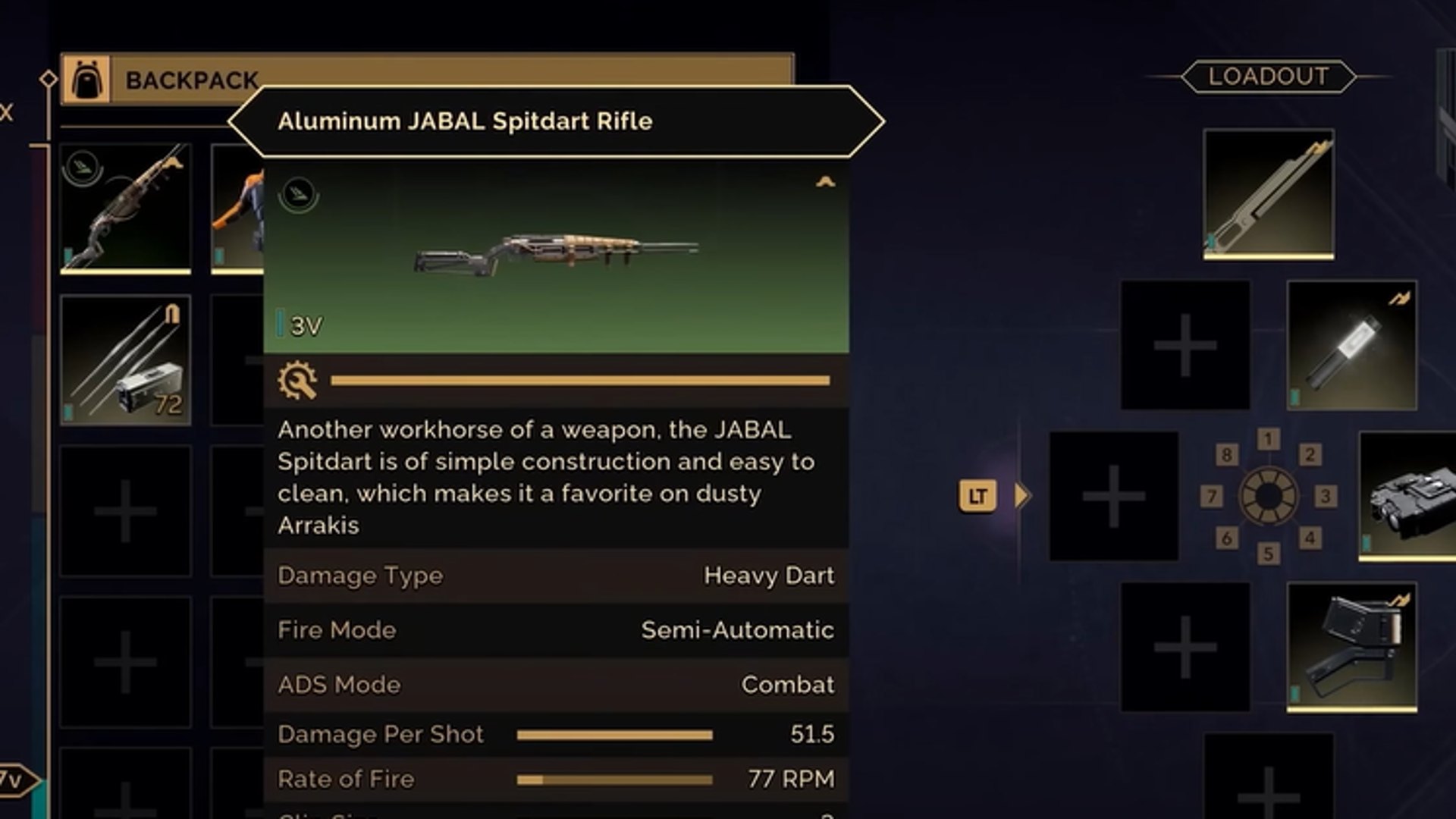Select the black scanner device loadout slot
1456x819 pixels.
[x=1409, y=496]
